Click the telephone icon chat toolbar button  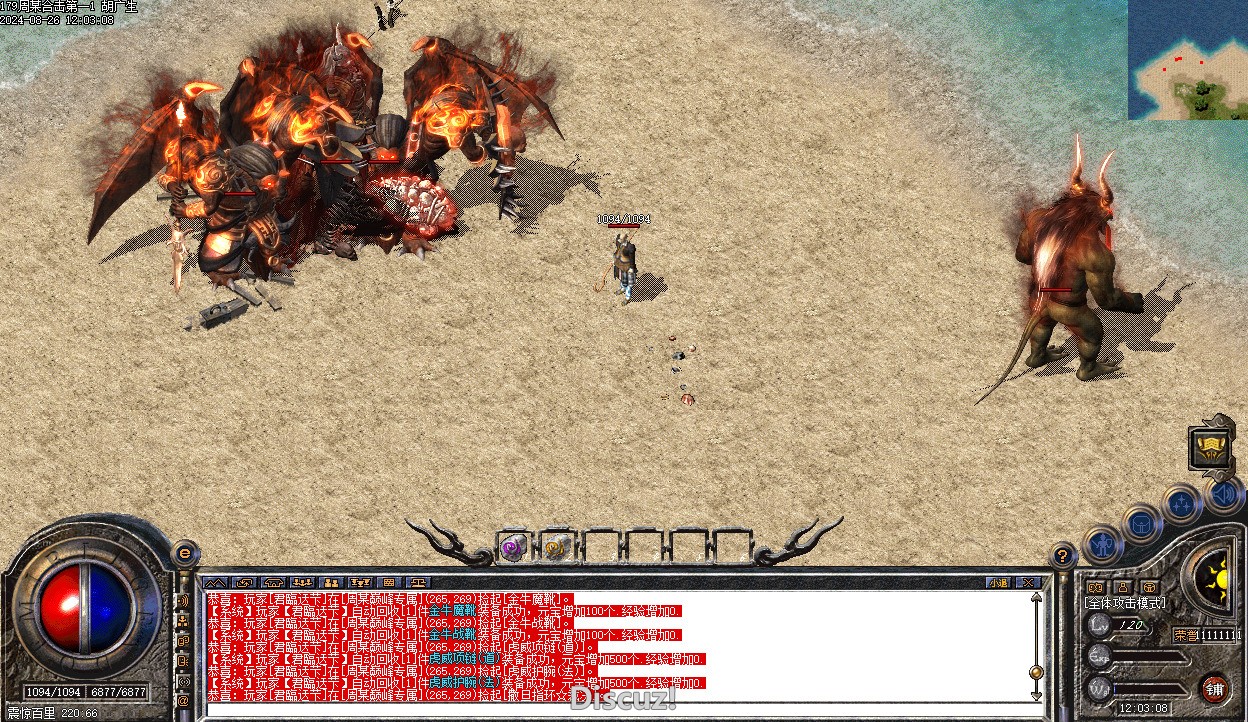coord(274,582)
